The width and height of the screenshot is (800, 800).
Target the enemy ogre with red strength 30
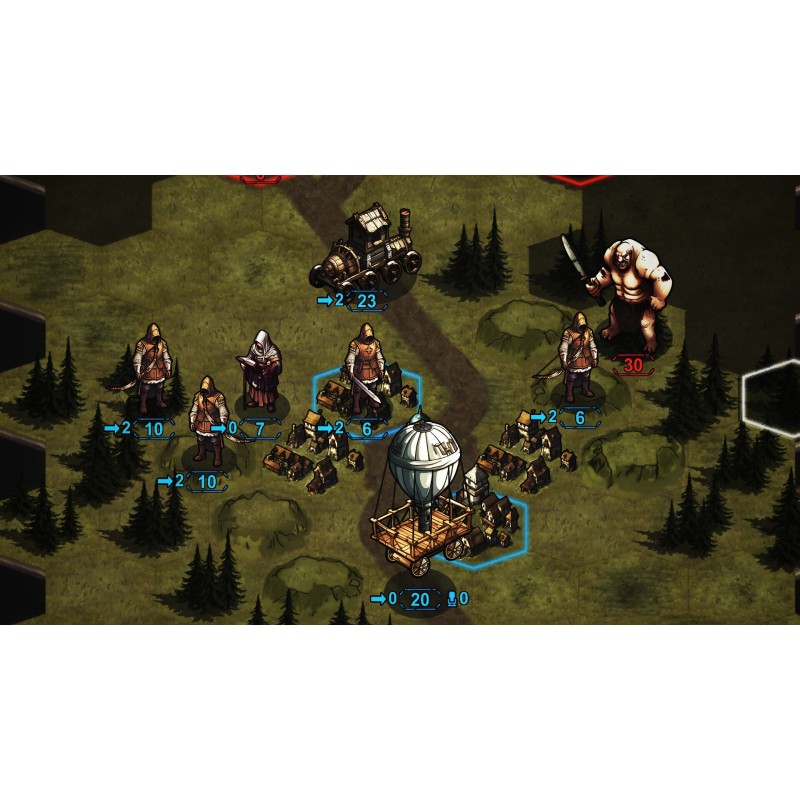[x=627, y=297]
